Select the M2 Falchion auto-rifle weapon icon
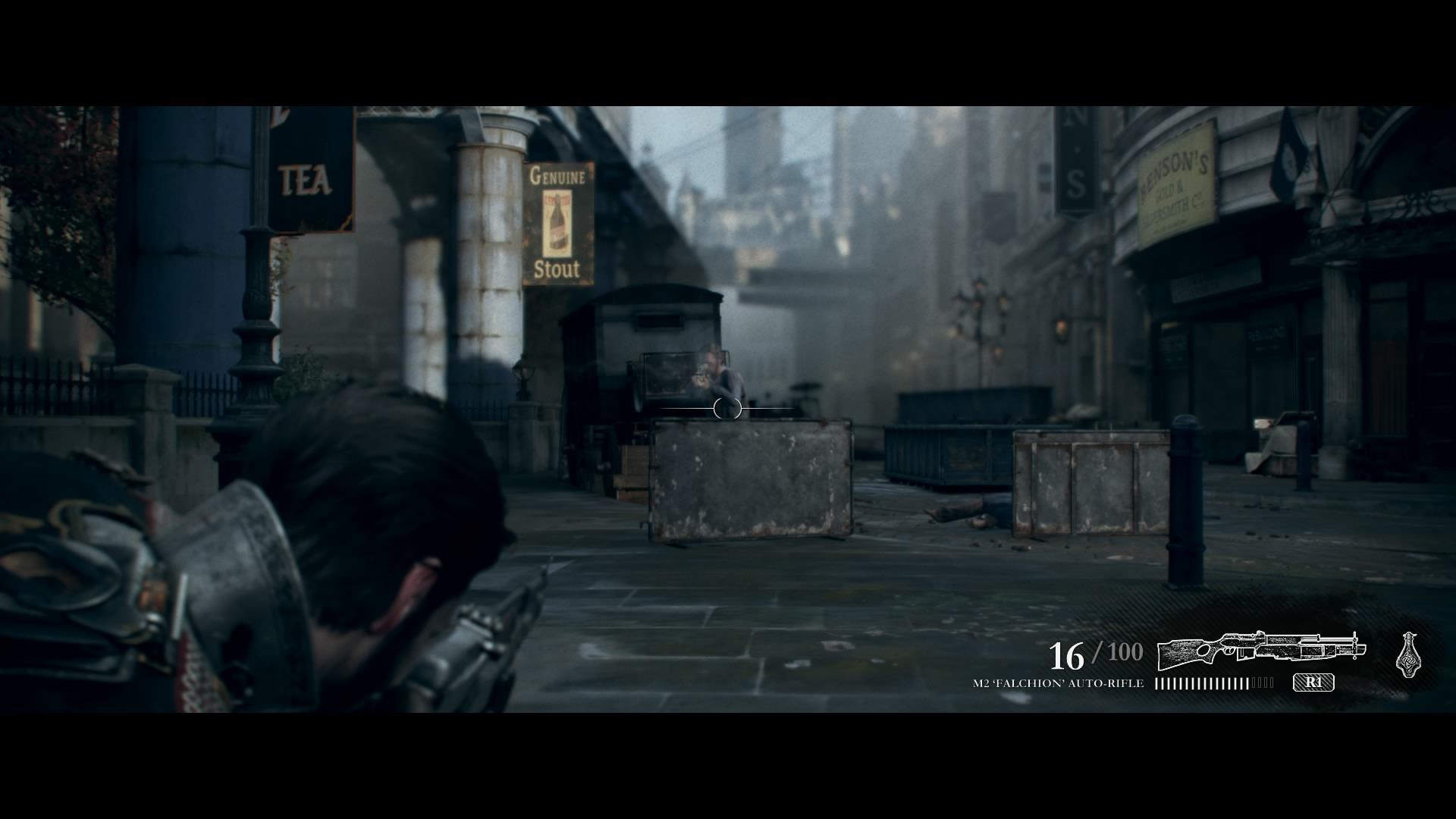1456x819 pixels. coord(1260,649)
